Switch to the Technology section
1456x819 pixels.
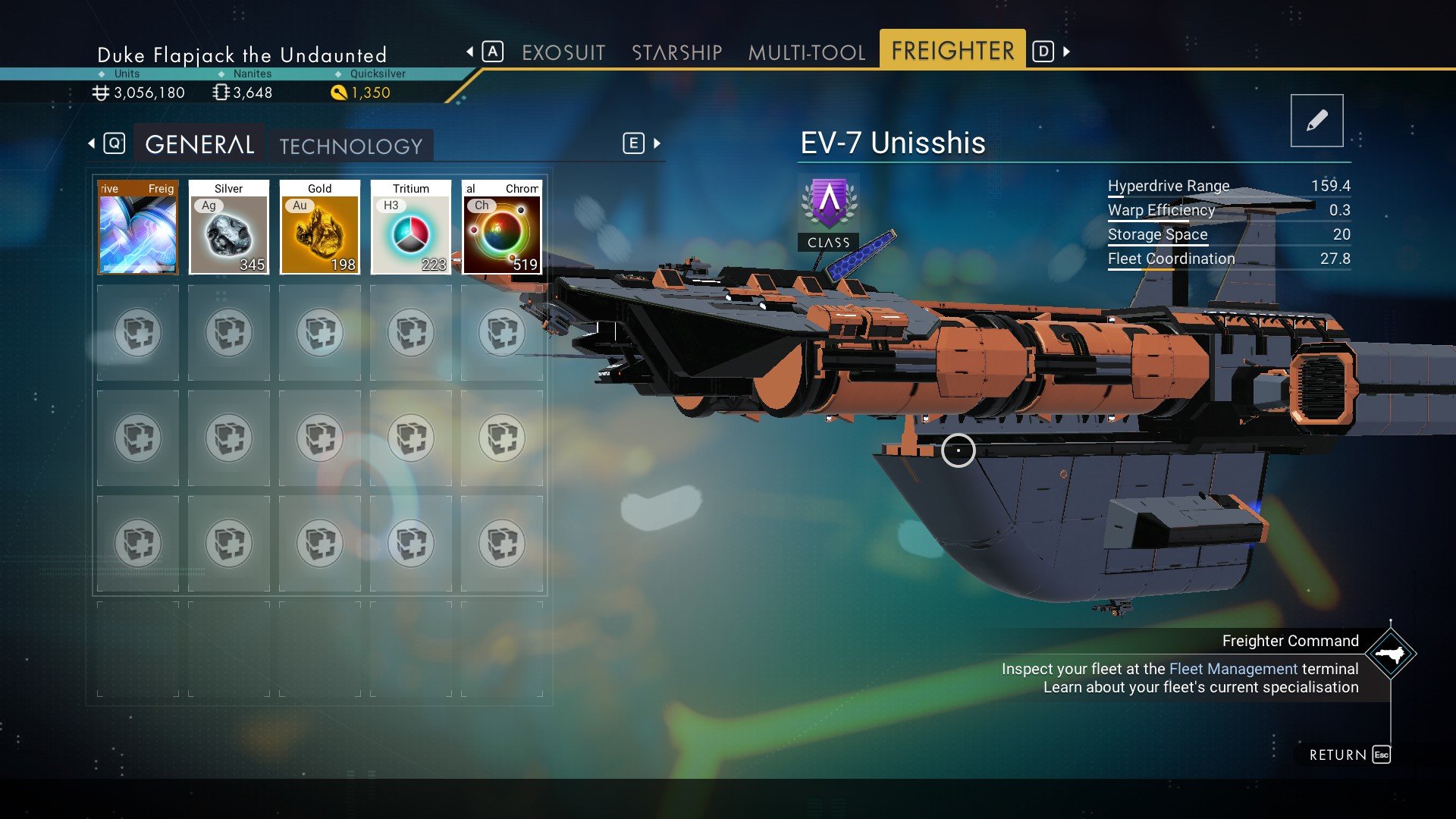click(x=350, y=146)
